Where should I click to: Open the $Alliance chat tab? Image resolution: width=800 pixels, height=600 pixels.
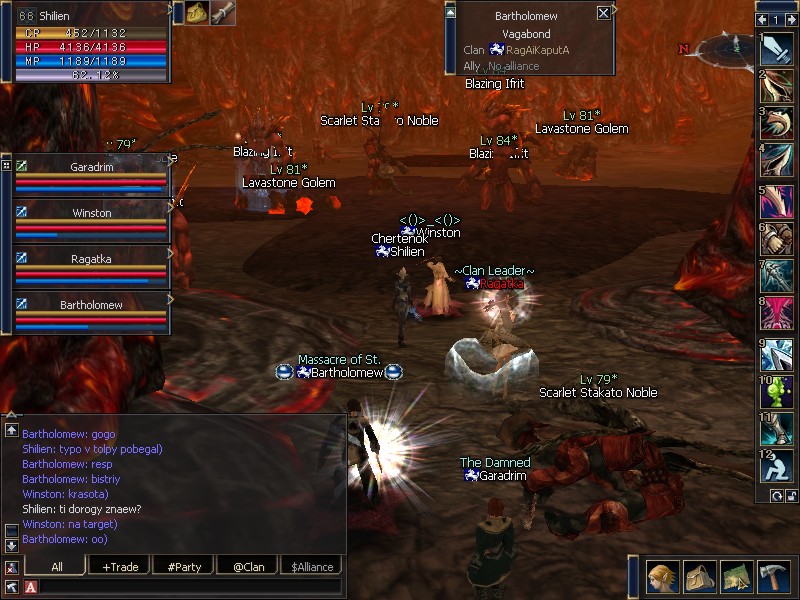coord(311,567)
